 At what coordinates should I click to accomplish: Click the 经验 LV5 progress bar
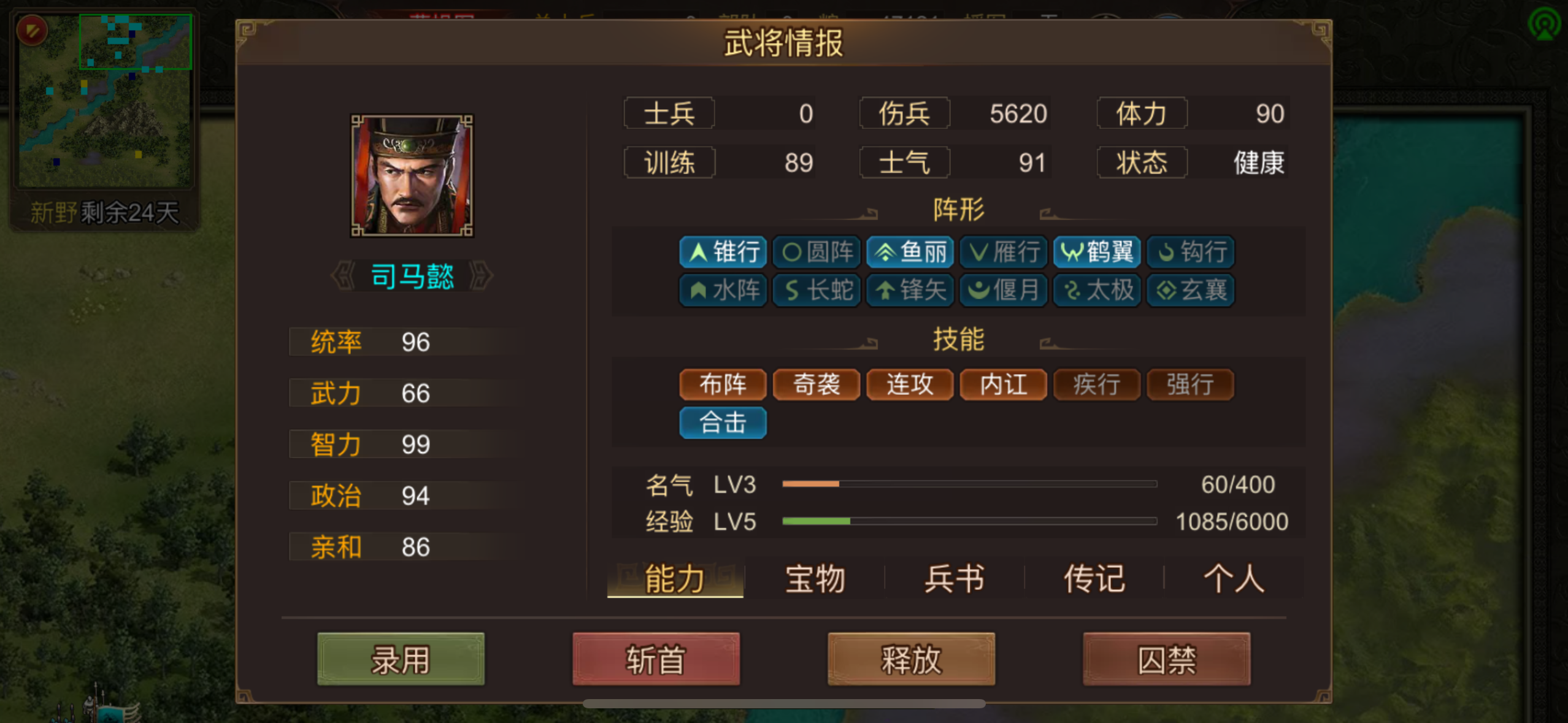tap(969, 521)
